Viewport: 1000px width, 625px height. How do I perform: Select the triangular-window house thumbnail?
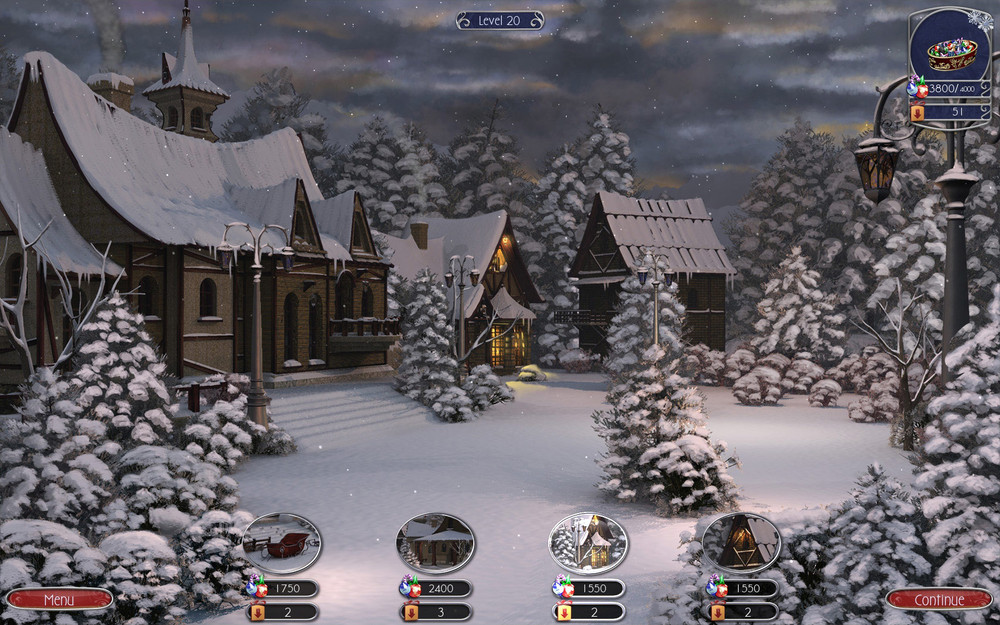coord(741,543)
